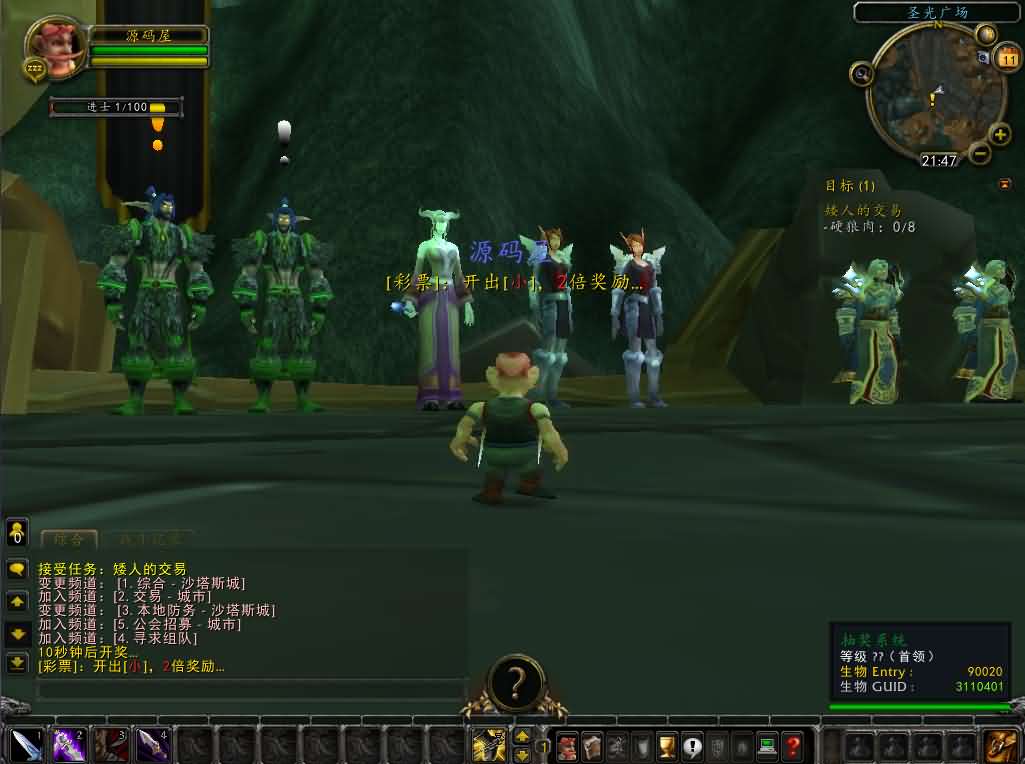
Task: Open the backpack at the bar's end
Action: coord(1001,745)
